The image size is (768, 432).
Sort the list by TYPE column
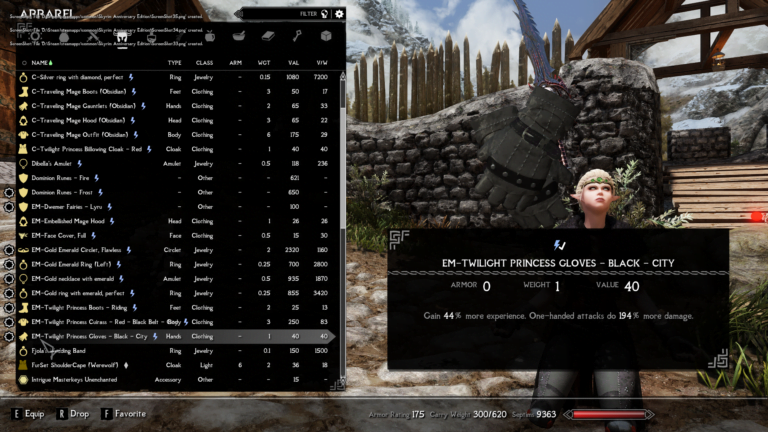[x=174, y=62]
